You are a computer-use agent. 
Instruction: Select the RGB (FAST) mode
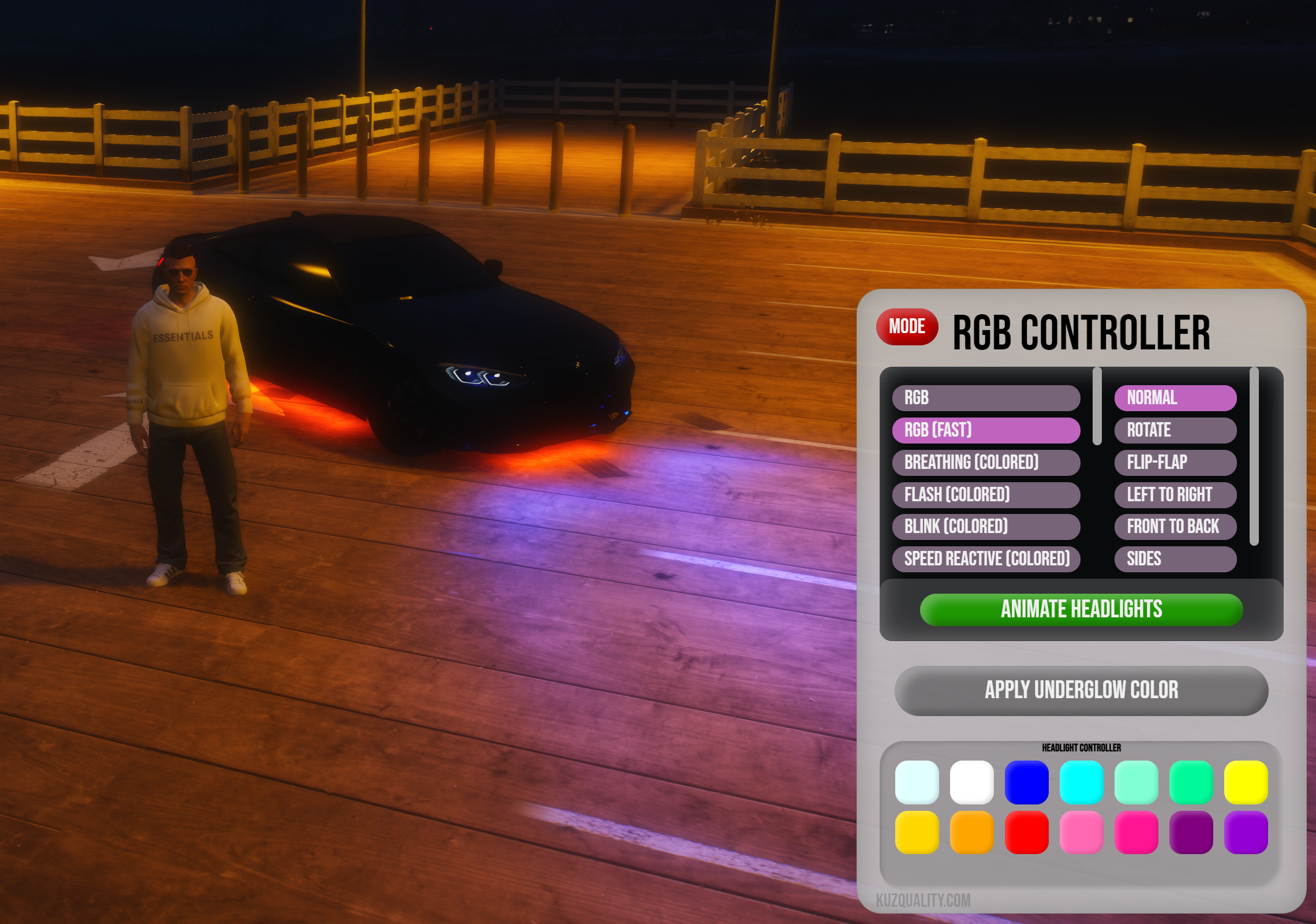(986, 430)
